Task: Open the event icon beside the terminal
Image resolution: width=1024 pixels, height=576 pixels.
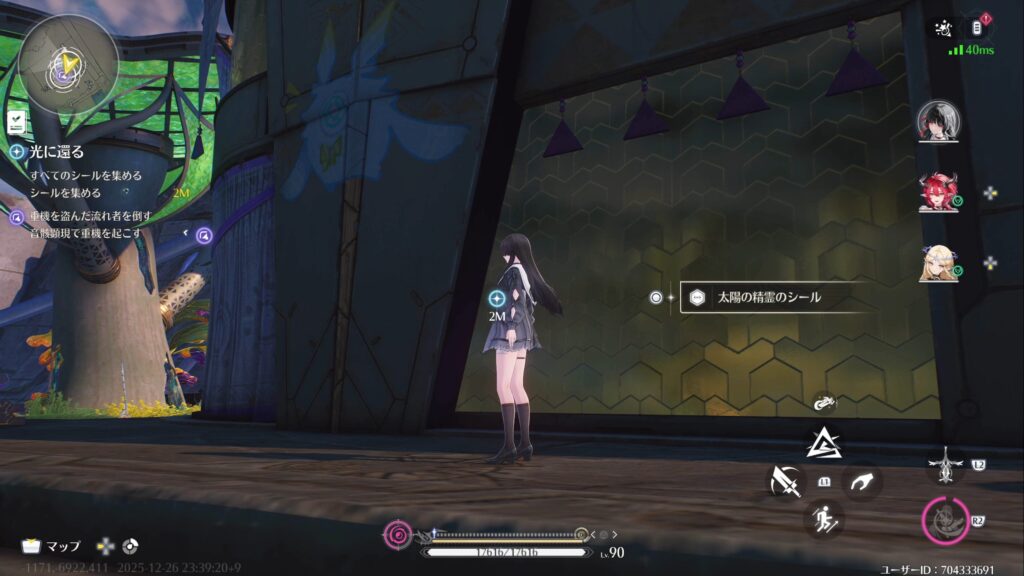Action: (x=941, y=28)
